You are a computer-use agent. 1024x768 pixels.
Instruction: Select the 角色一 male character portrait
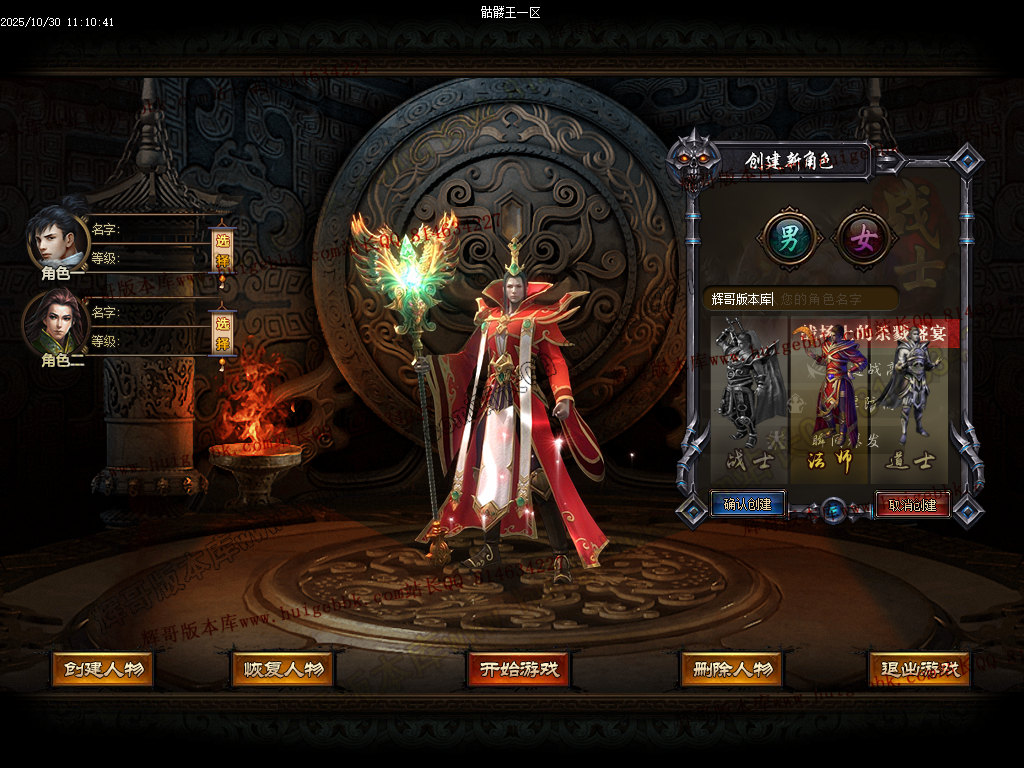(x=57, y=238)
